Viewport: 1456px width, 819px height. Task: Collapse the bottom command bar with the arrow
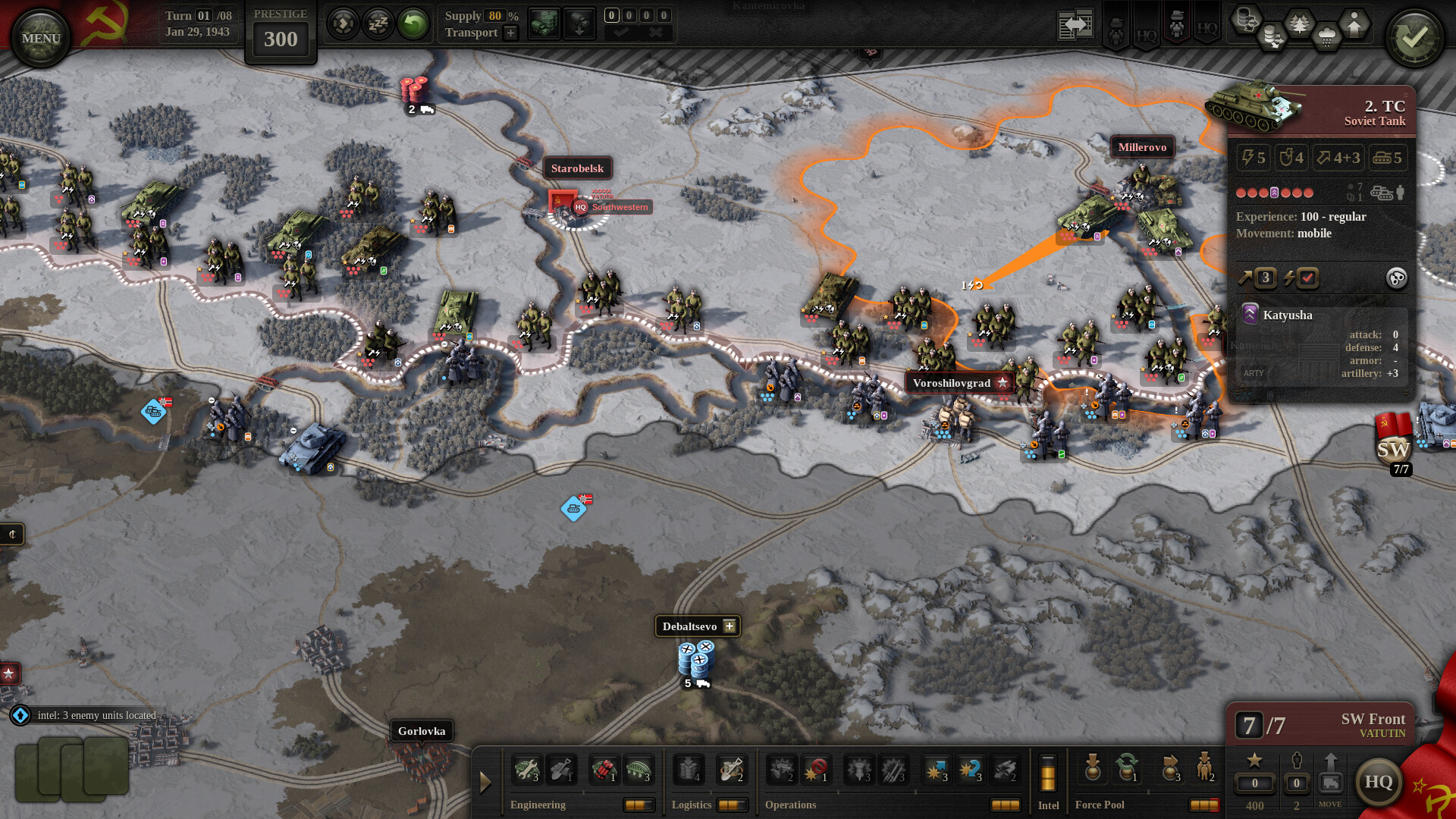(x=485, y=781)
